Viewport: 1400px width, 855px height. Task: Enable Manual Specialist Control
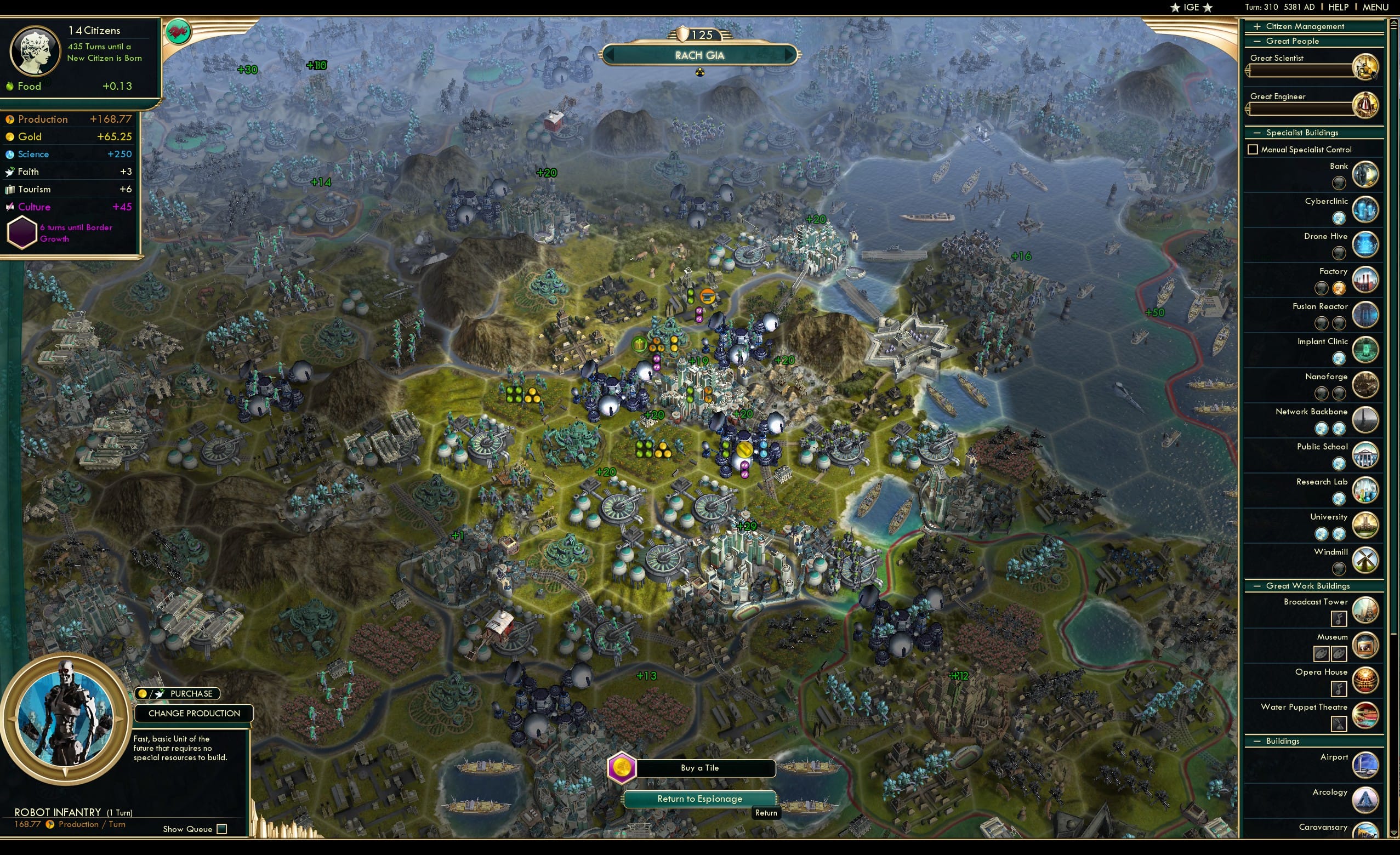point(1254,149)
